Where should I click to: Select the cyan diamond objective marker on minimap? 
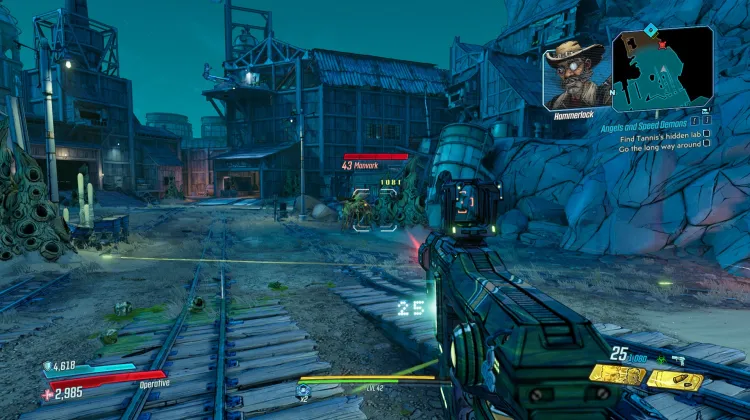tap(649, 28)
